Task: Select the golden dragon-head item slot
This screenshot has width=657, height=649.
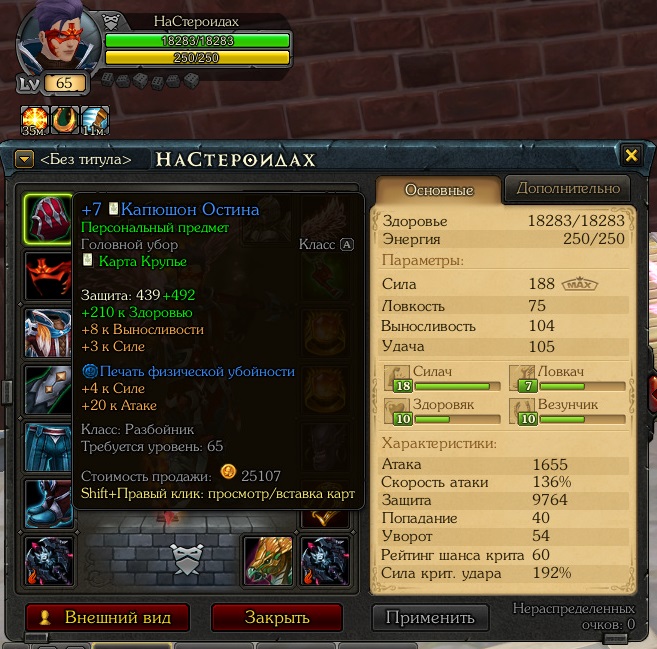Action: [268, 560]
